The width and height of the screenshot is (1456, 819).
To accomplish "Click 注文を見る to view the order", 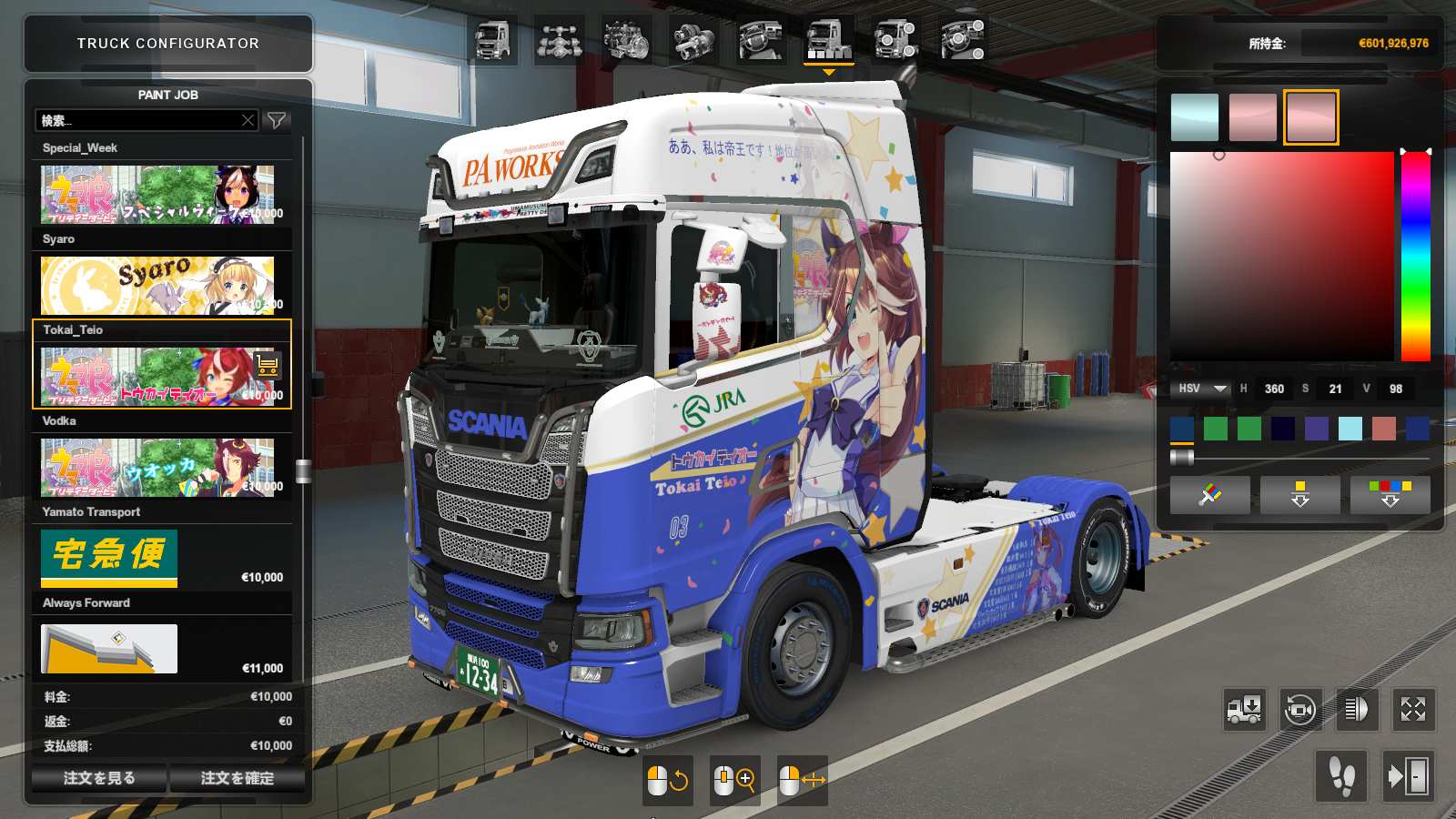I will pos(99,778).
